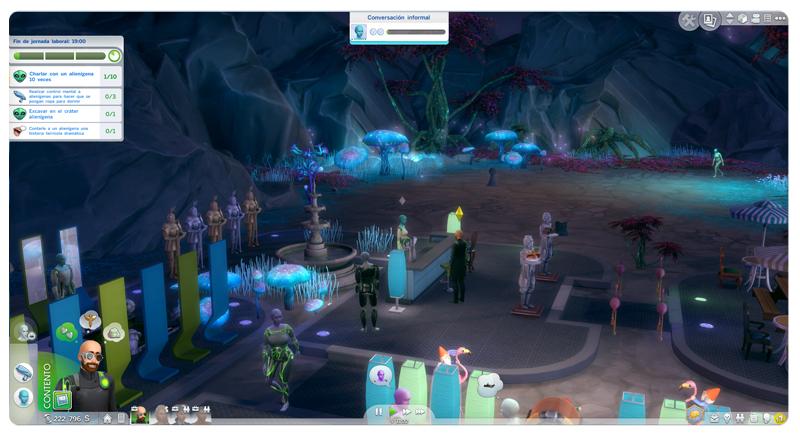Click the alien conversation bubble beside the pause button

[x=382, y=377]
